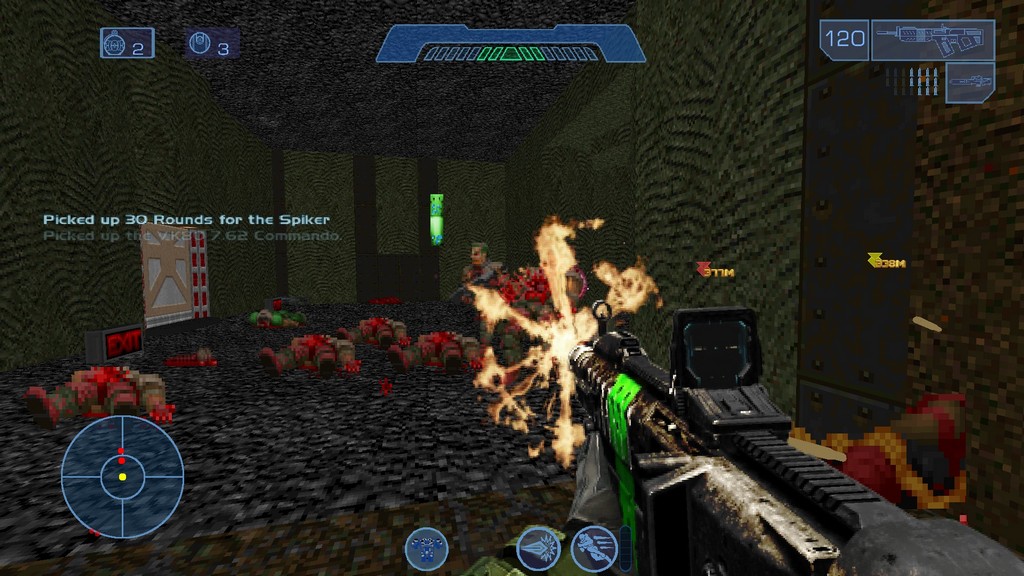Use the sprinting Spartan ability icon
This screenshot has width=1024, height=576.
click(x=592, y=548)
